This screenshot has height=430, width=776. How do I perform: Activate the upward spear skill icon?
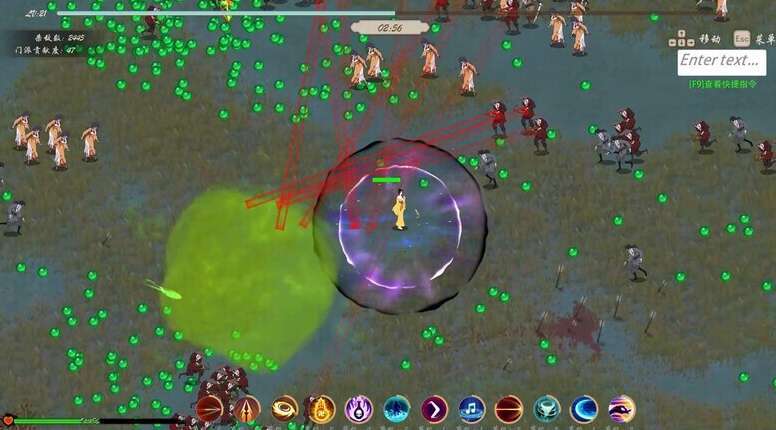(x=247, y=409)
